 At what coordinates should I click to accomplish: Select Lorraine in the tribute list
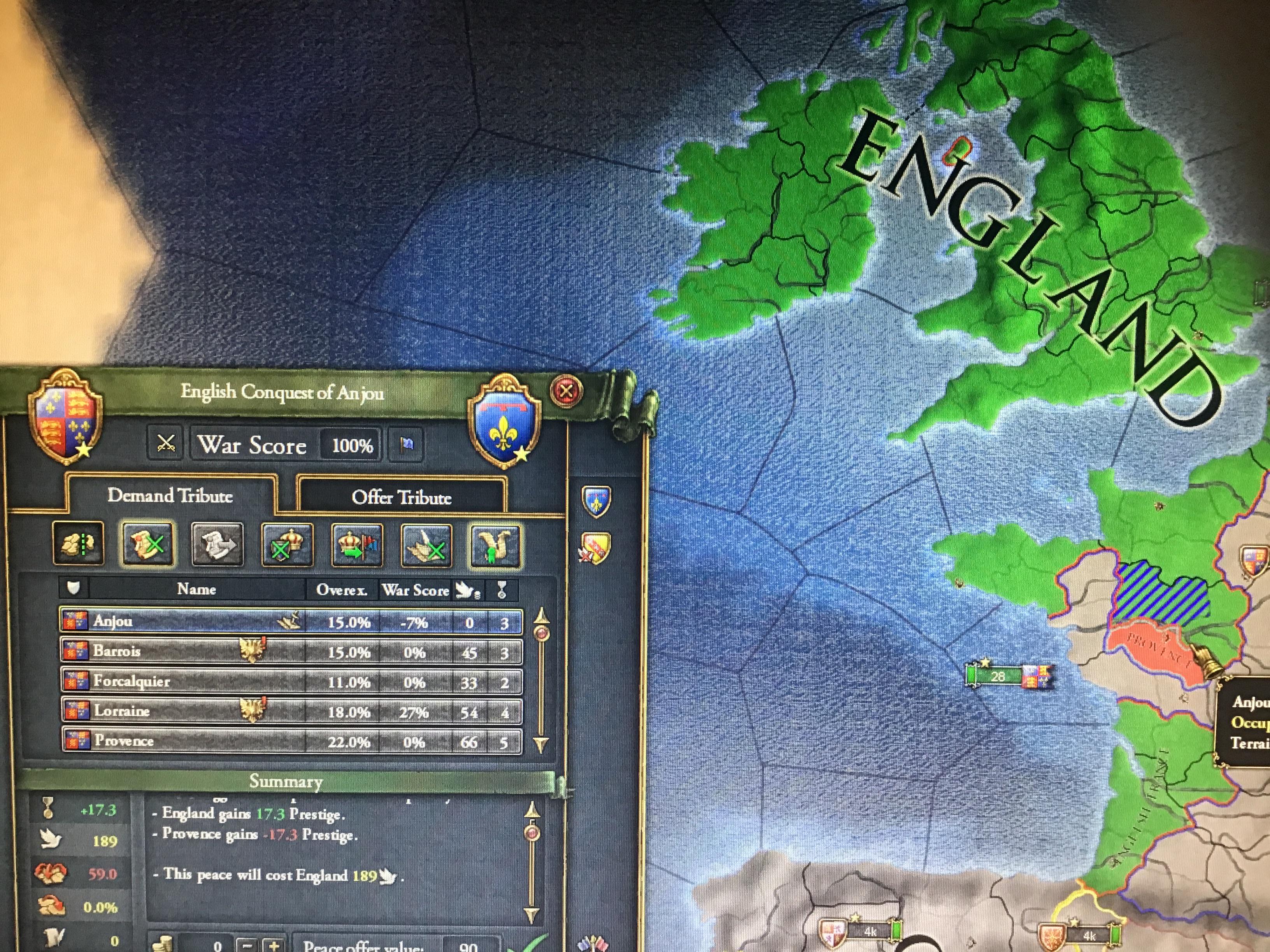pyautogui.click(x=230, y=712)
